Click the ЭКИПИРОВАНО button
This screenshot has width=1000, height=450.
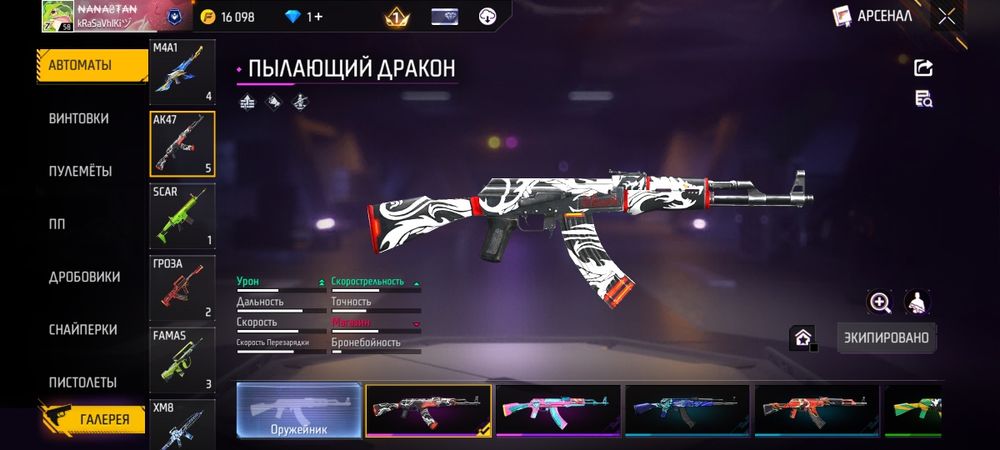[x=886, y=338]
